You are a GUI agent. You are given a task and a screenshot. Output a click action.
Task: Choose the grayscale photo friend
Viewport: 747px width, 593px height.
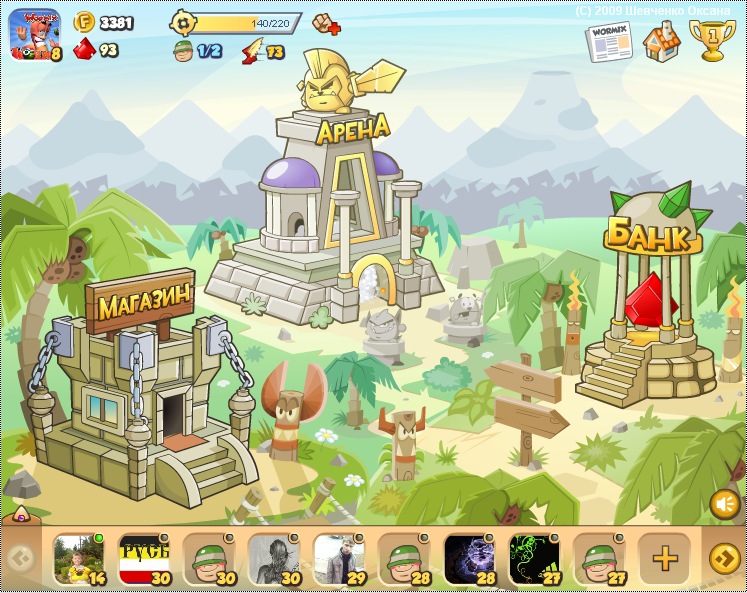point(274,559)
